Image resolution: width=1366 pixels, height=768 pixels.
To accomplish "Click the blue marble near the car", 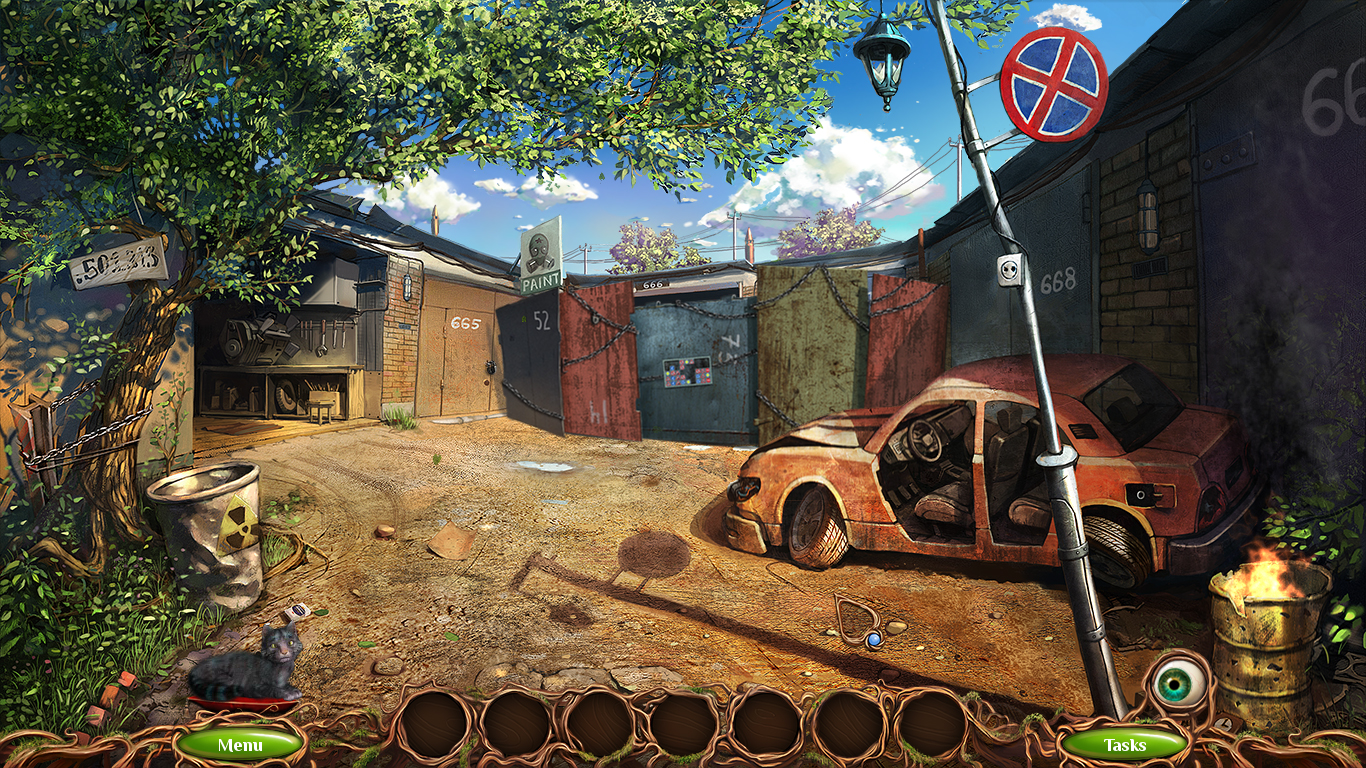I will pos(874,640).
